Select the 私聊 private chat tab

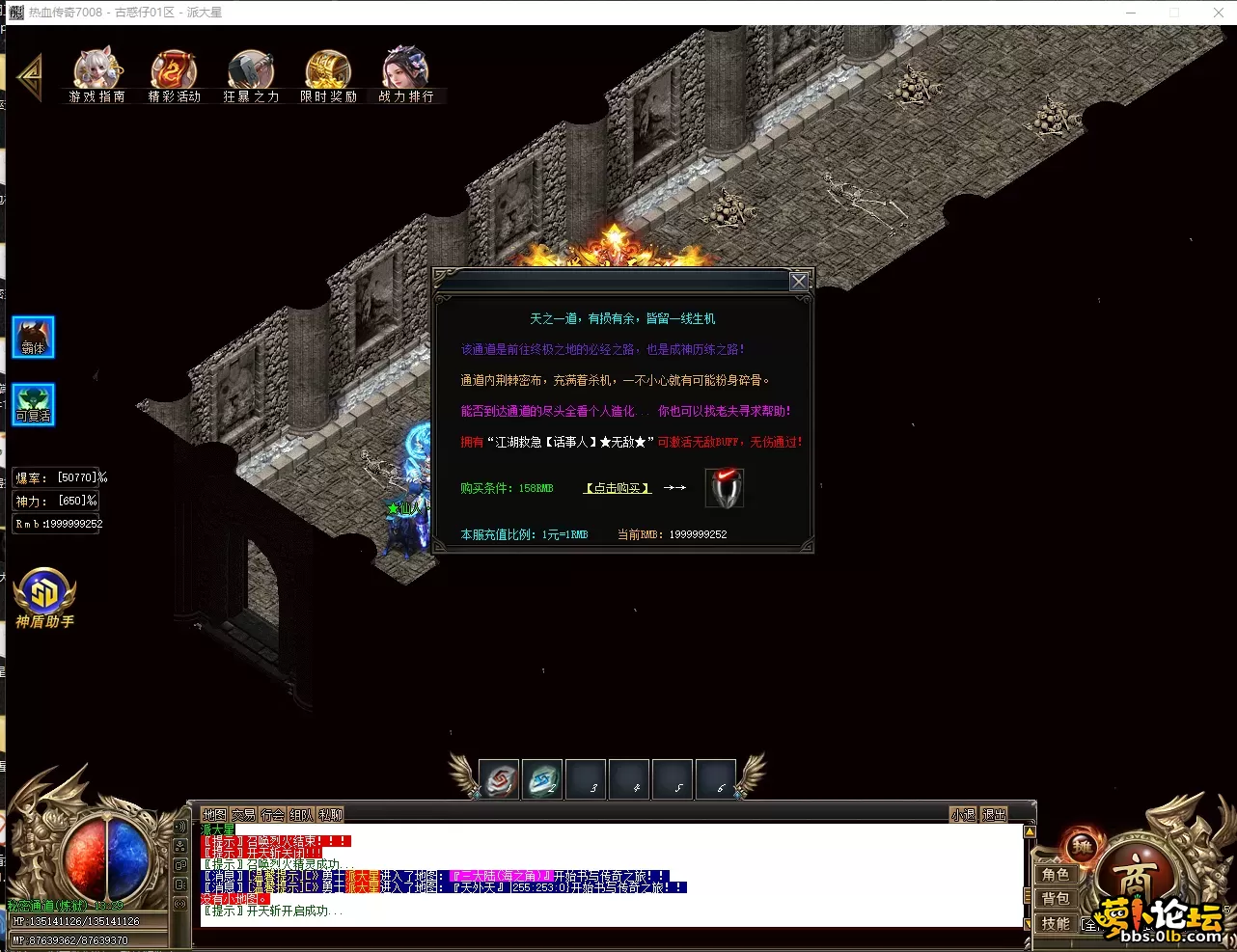(x=331, y=815)
